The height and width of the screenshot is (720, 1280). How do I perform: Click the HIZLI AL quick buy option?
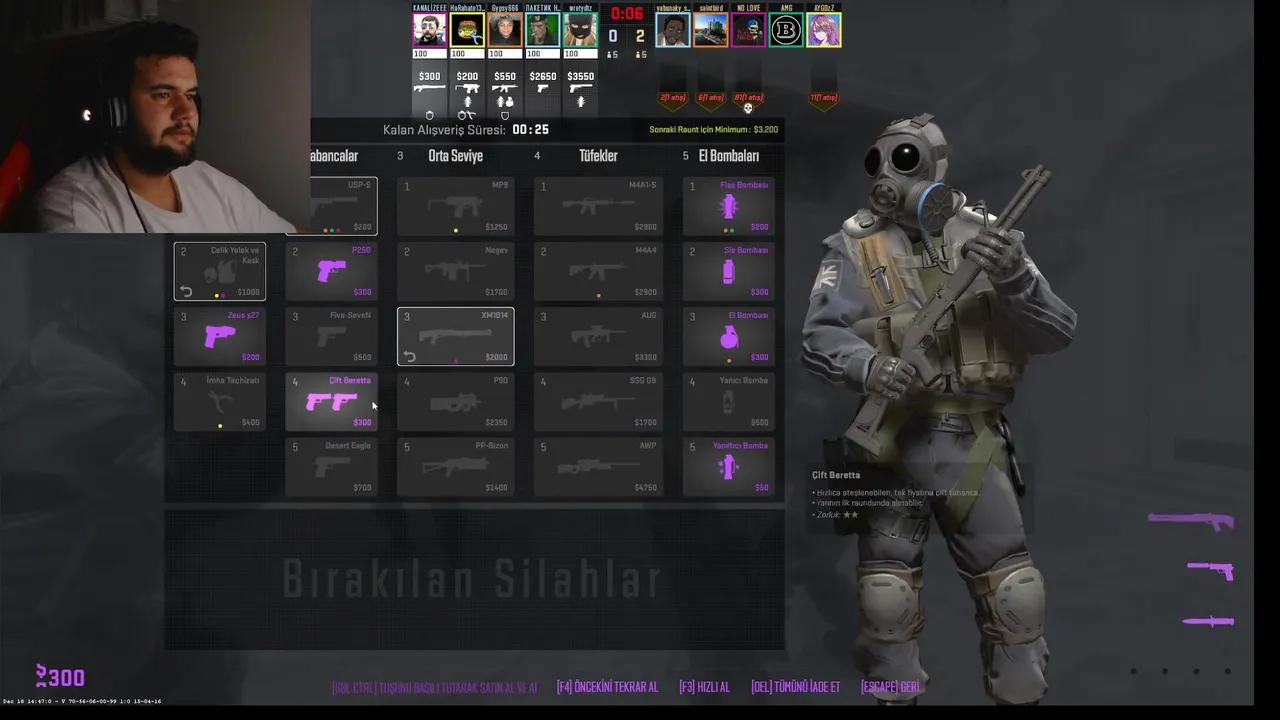point(704,687)
